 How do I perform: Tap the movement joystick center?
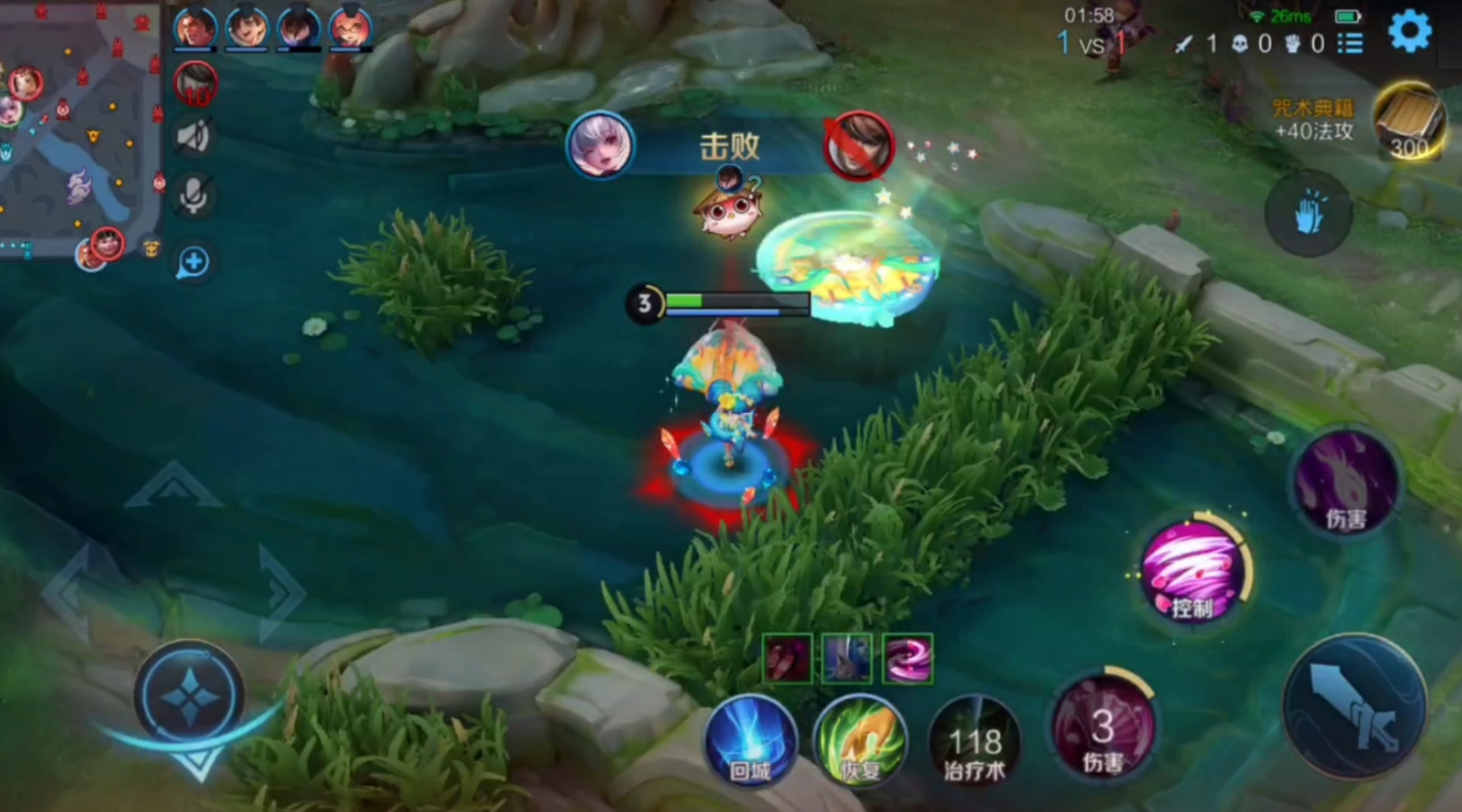(189, 696)
